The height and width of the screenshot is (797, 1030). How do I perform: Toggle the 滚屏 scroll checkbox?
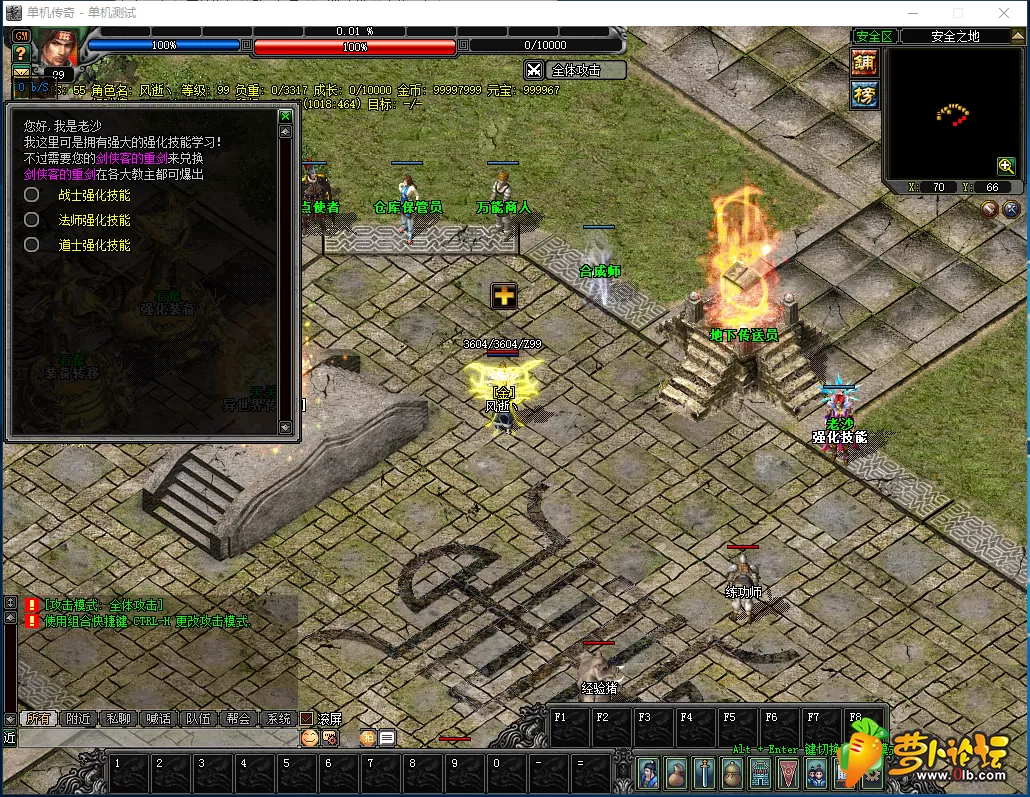pos(308,718)
